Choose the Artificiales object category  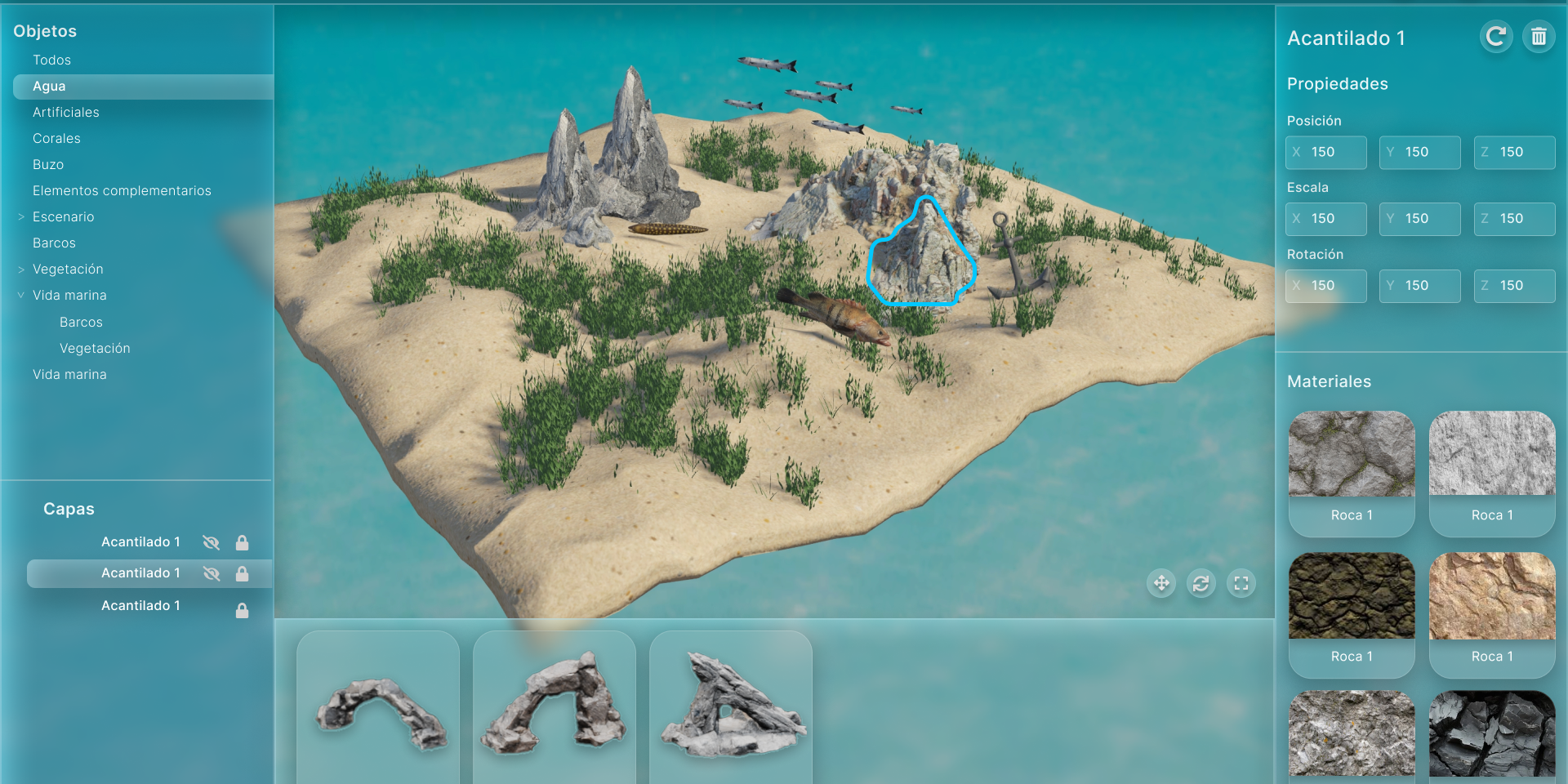(x=65, y=112)
